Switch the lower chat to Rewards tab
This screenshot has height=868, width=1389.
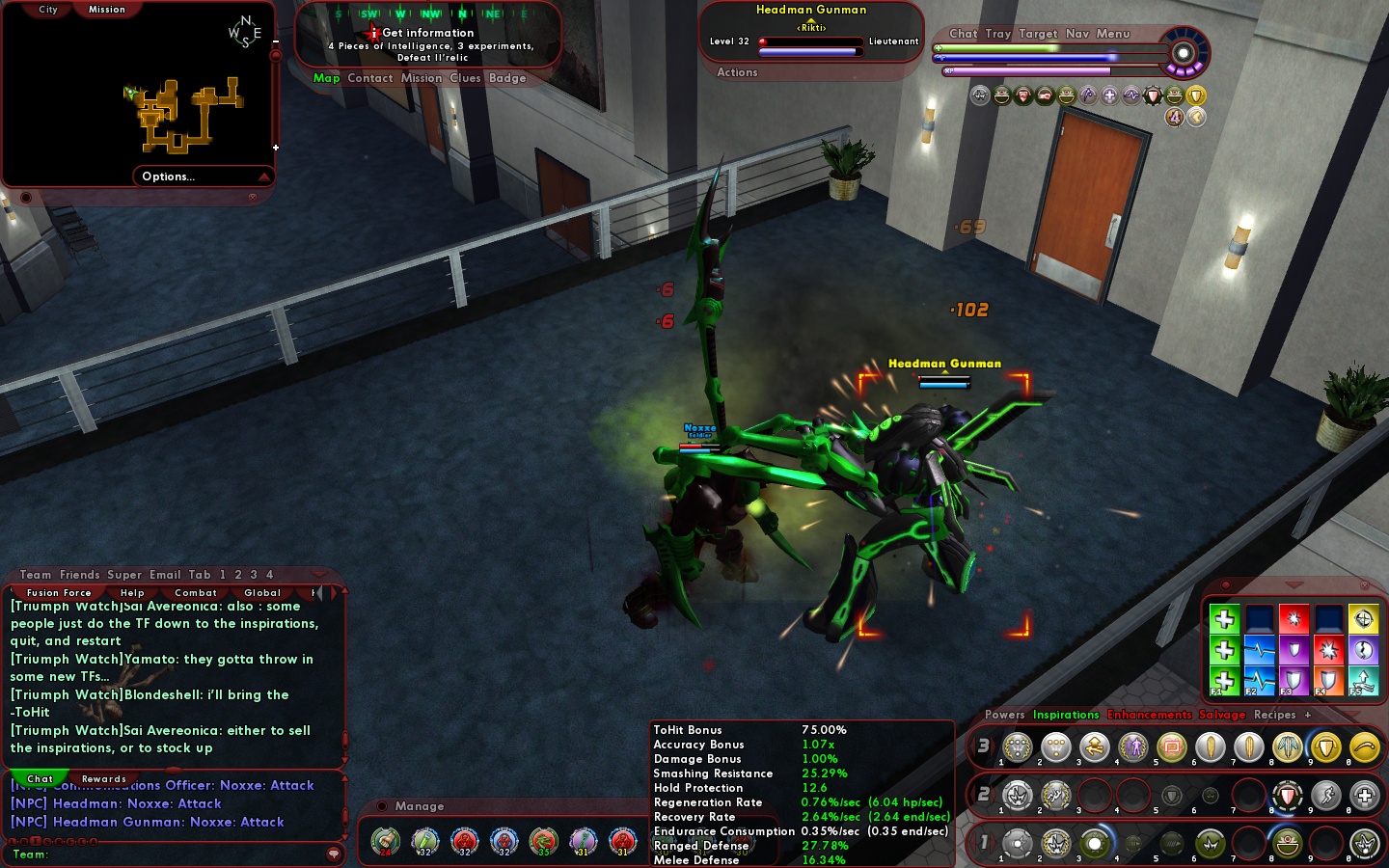pyautogui.click(x=104, y=779)
